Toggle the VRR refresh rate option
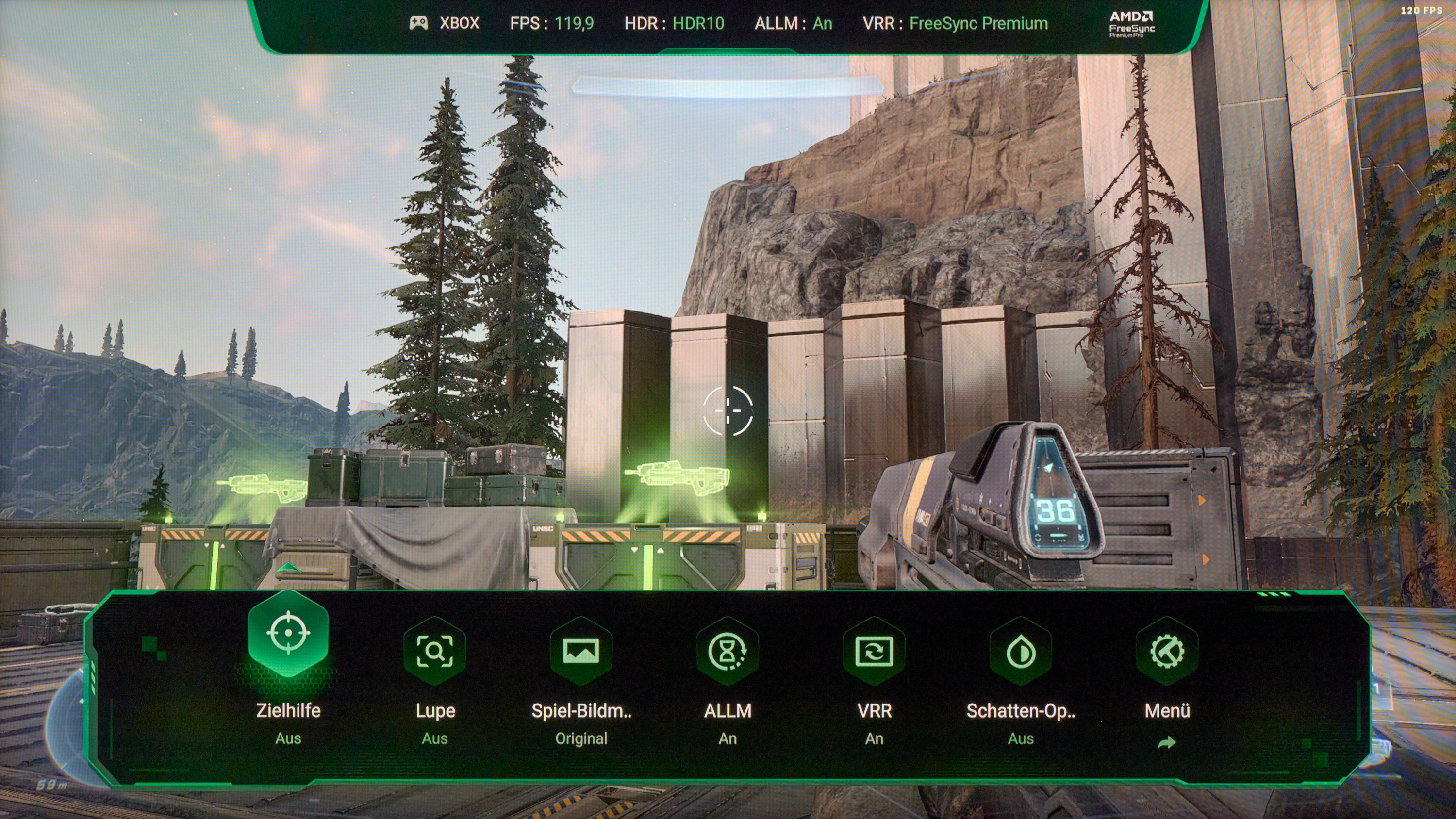Screen dimensions: 1456x819 coord(874,652)
